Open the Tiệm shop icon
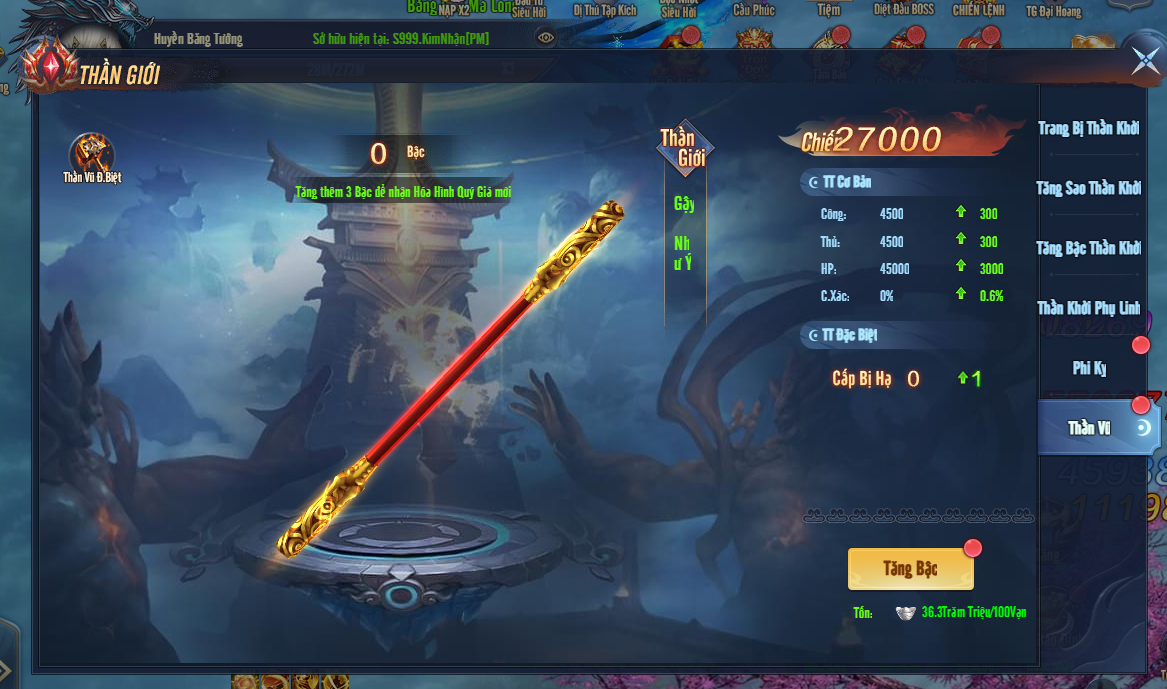The width and height of the screenshot is (1167, 689). coord(828,10)
